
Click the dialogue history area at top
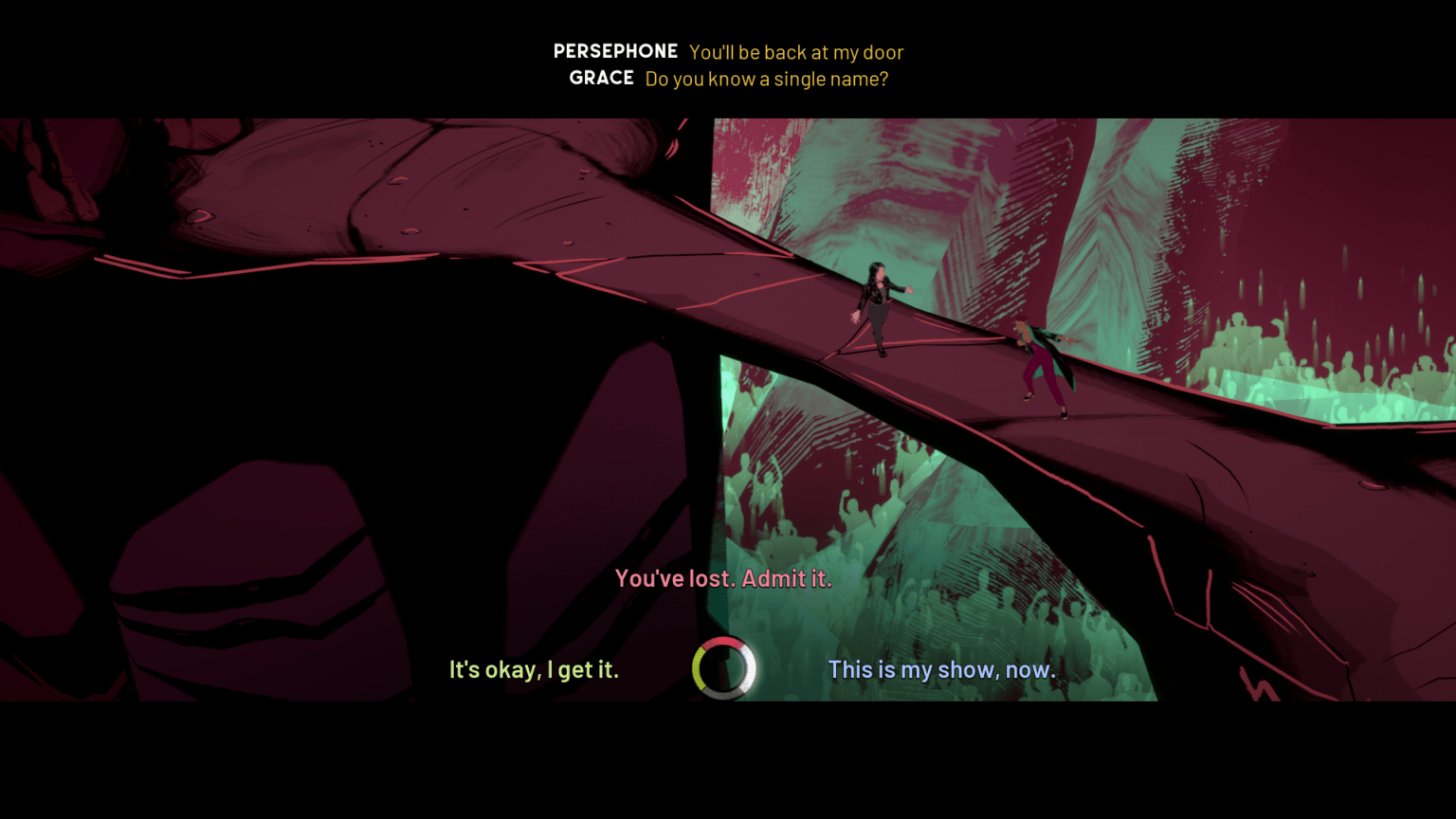tap(728, 64)
